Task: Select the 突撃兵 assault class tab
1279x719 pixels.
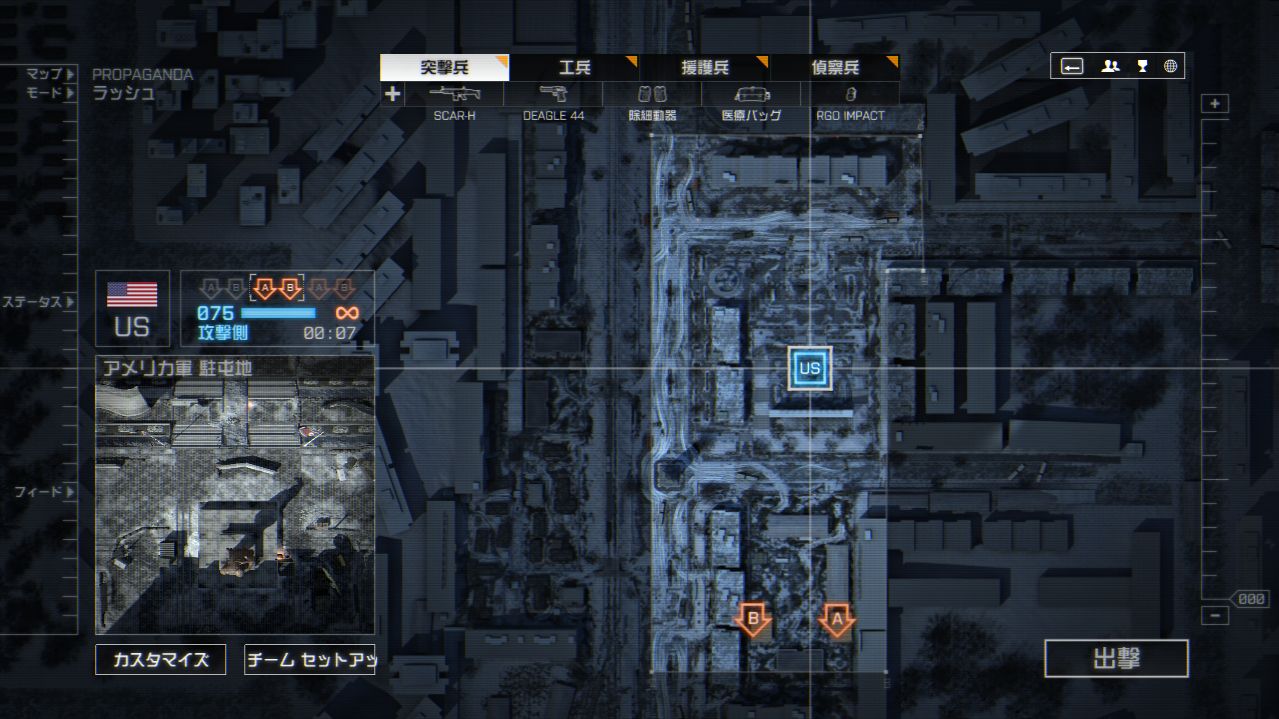Action: (x=444, y=68)
